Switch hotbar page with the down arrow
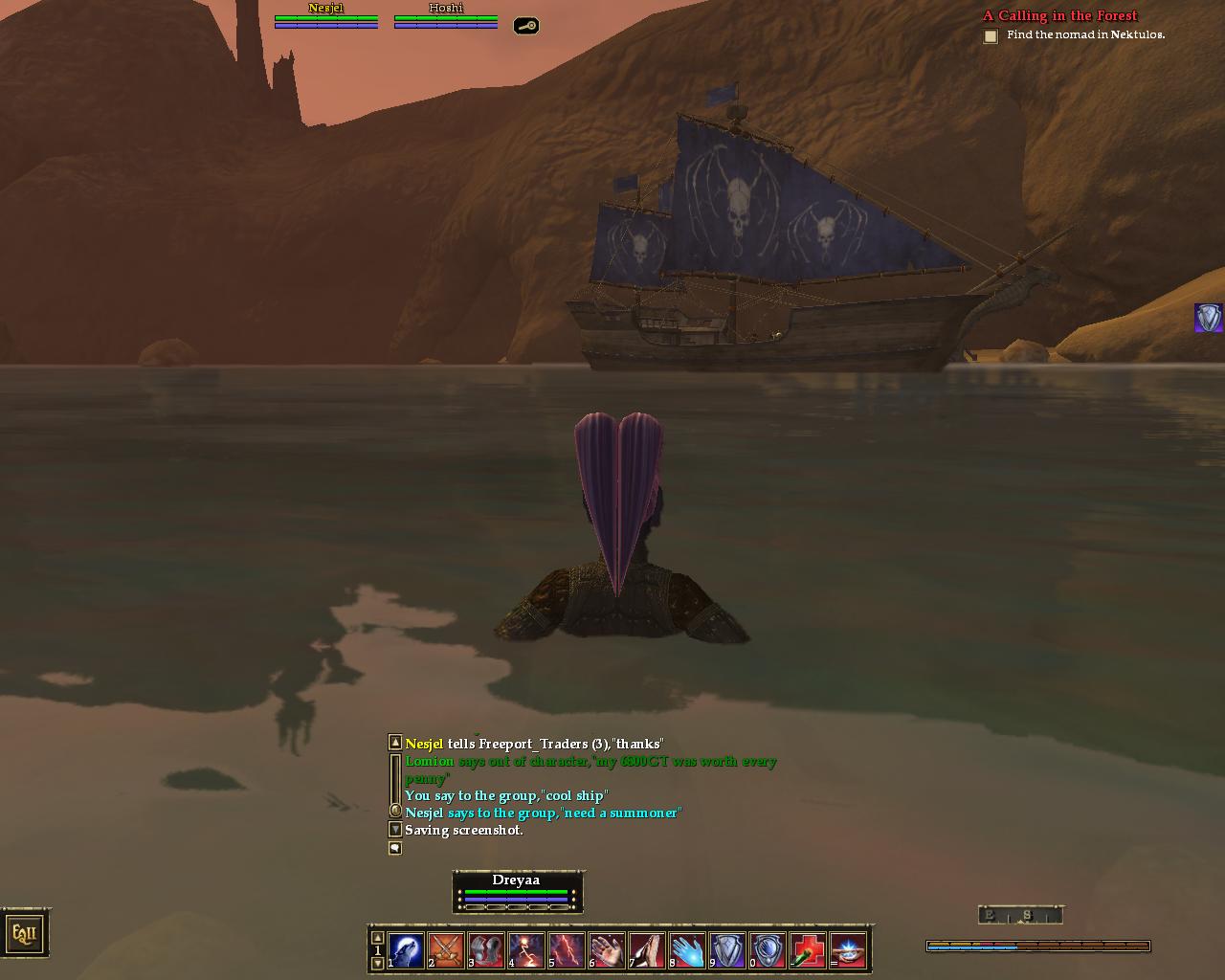The height and width of the screenshot is (980, 1225). tap(377, 963)
